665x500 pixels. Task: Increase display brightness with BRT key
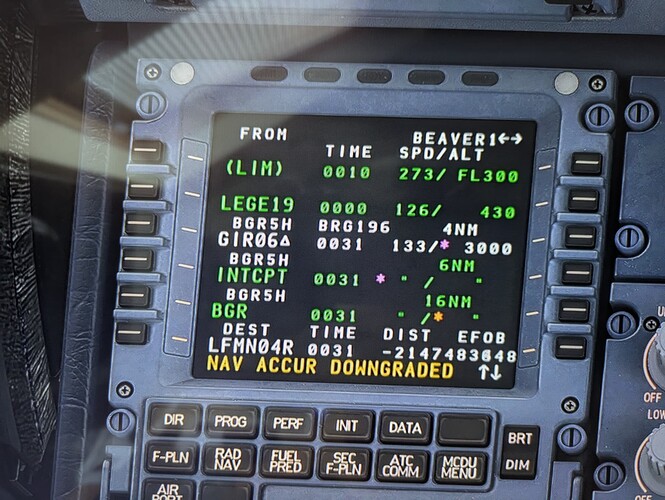(521, 438)
